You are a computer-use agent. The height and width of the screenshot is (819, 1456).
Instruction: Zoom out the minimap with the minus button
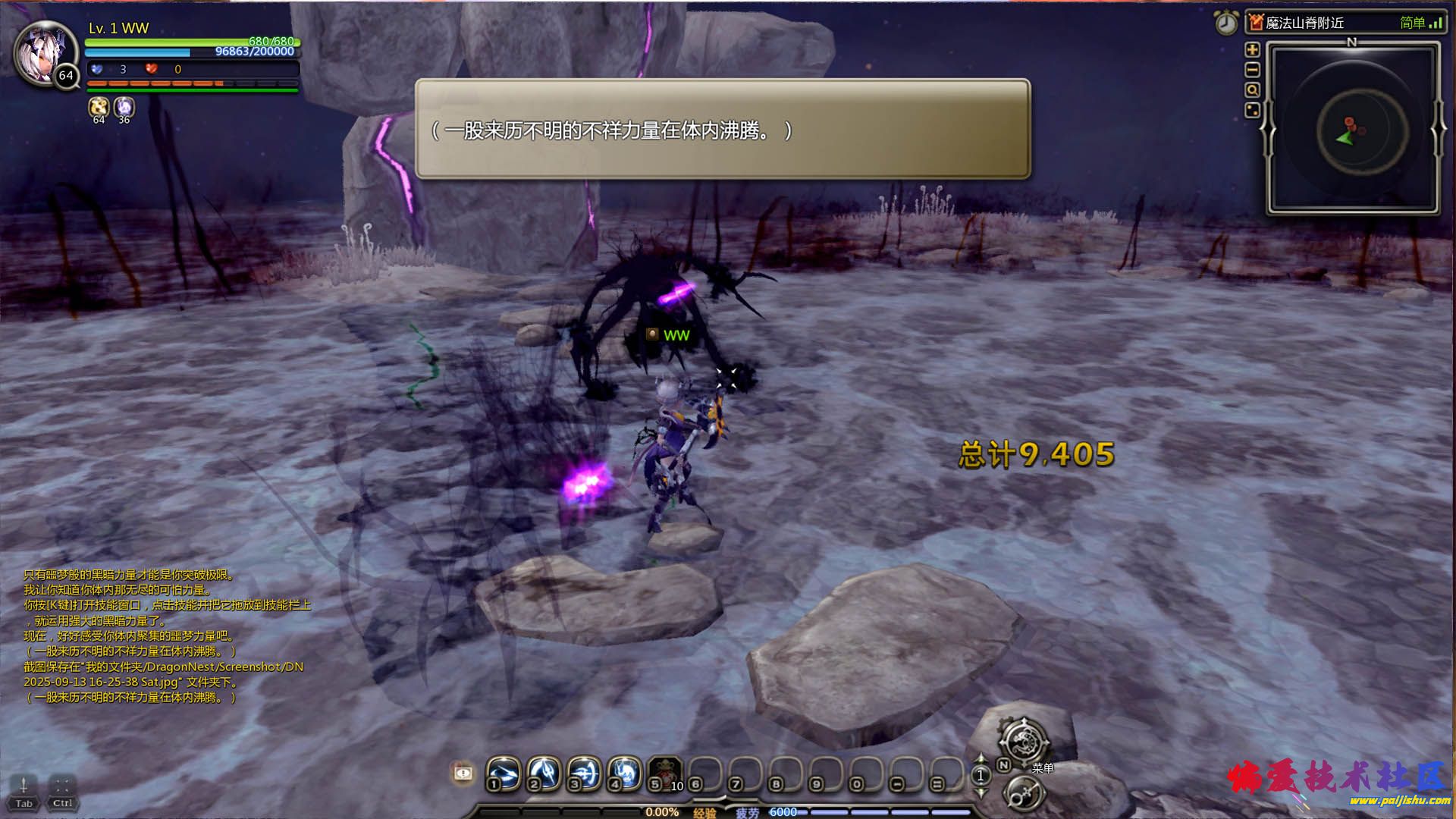tap(1252, 71)
